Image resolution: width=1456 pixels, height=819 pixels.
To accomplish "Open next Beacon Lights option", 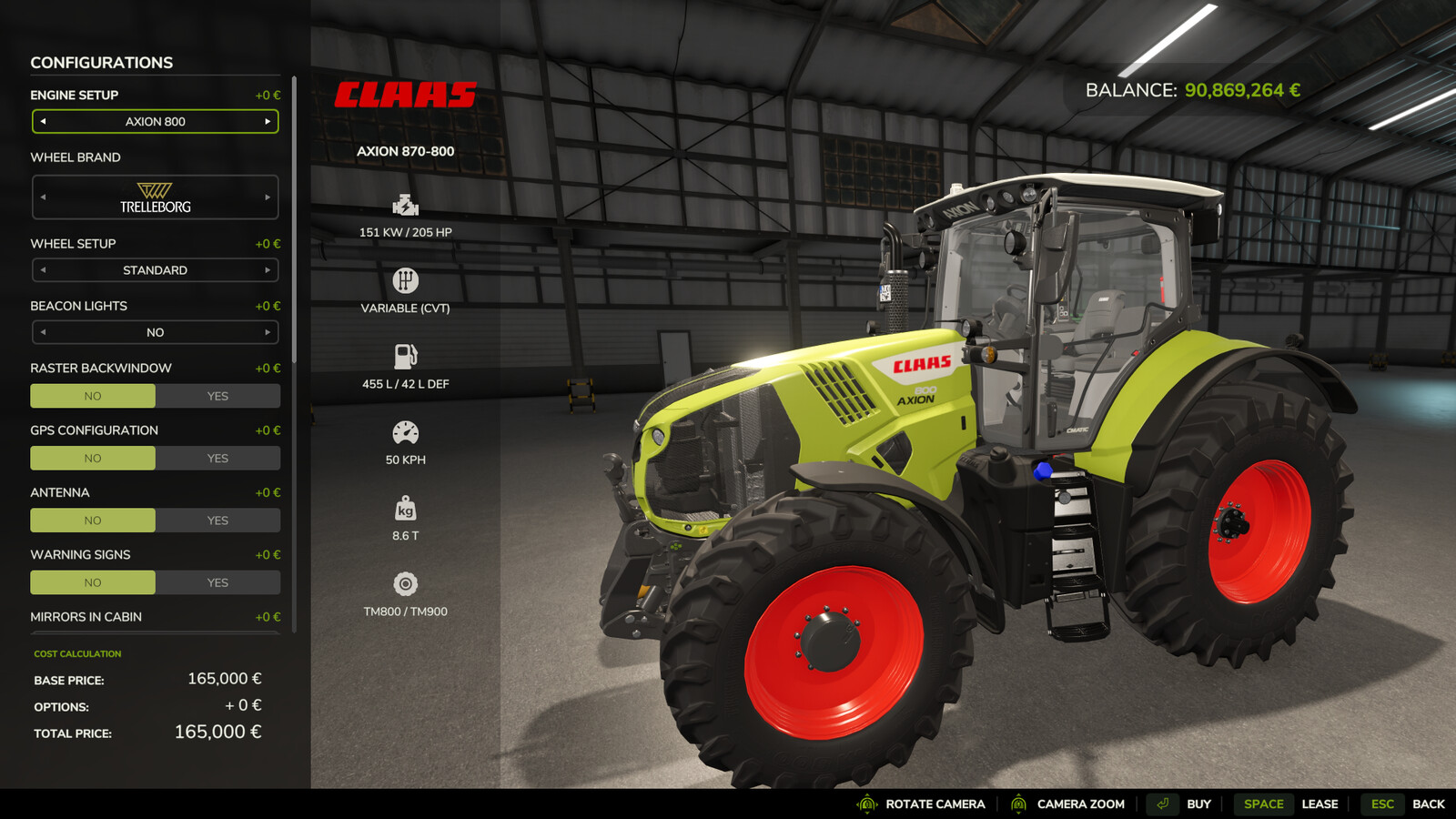I will (x=267, y=332).
